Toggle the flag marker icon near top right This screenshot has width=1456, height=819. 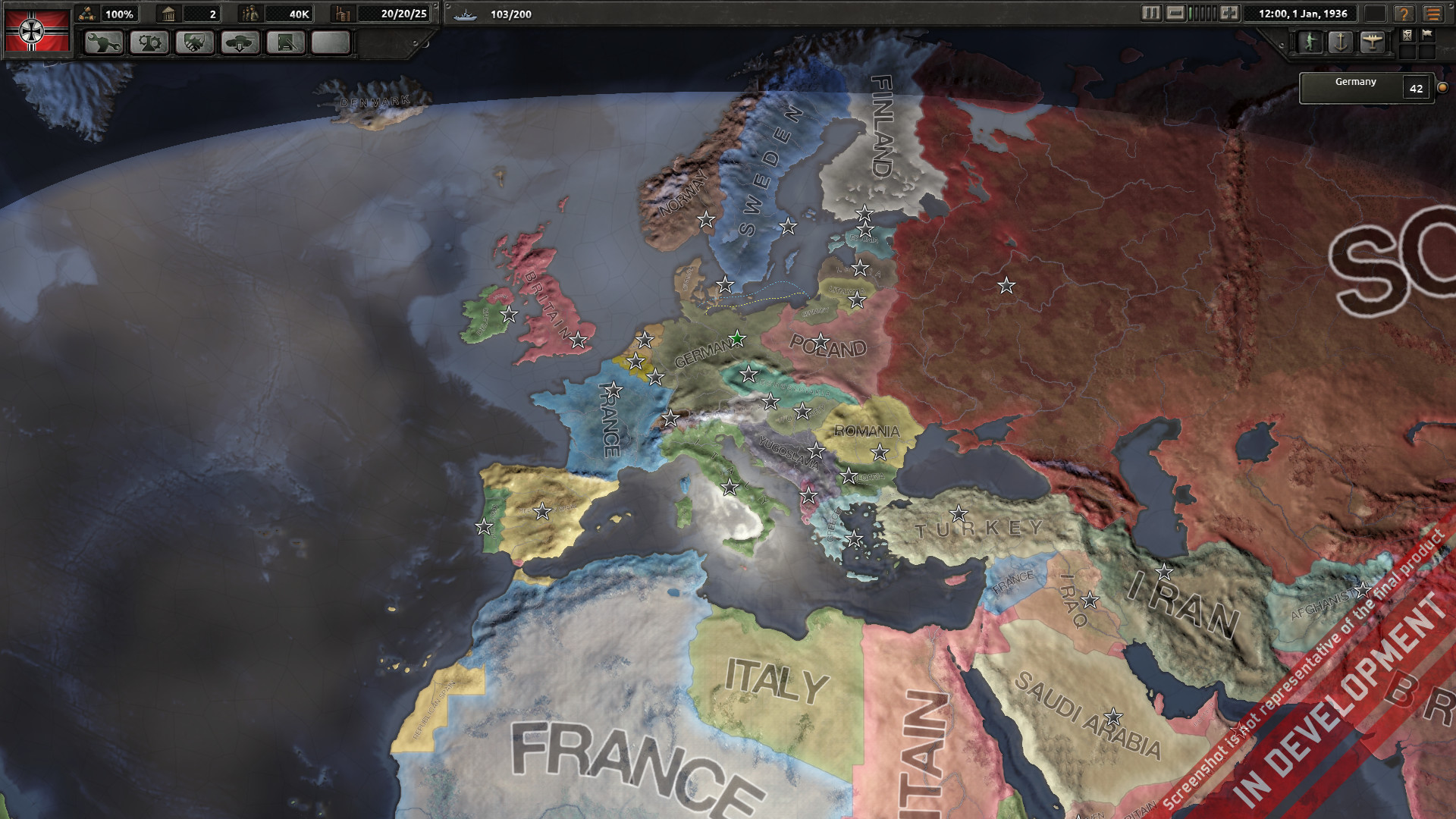1429,35
